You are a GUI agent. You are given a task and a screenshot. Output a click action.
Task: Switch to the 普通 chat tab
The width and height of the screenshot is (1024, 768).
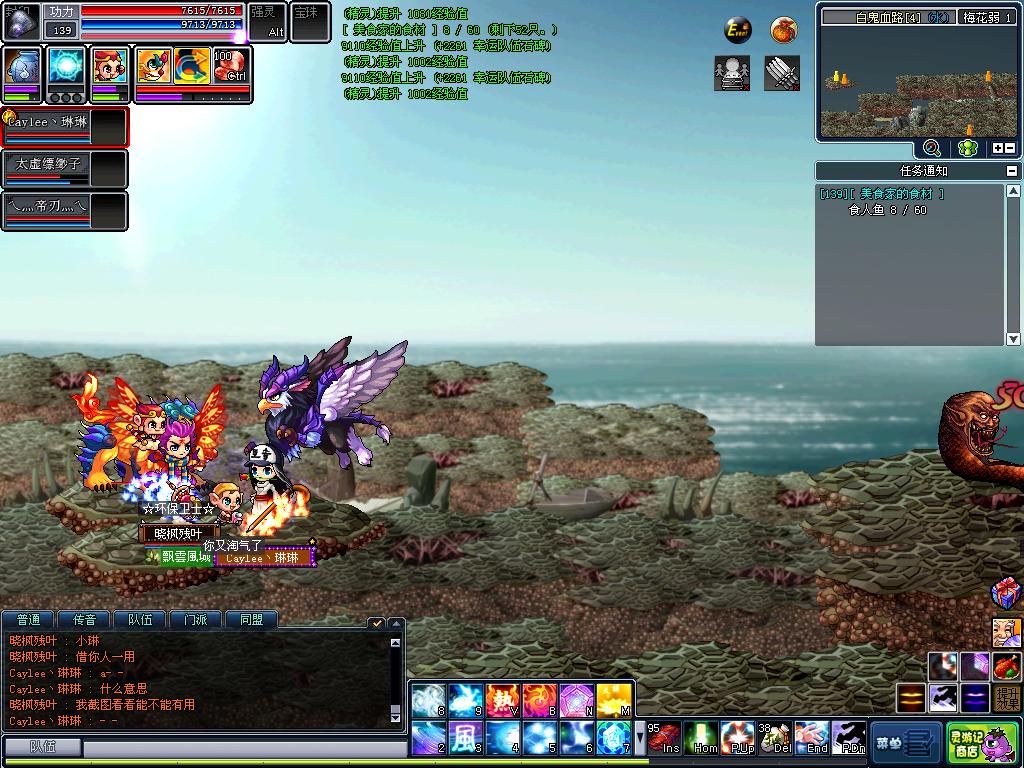pos(29,620)
